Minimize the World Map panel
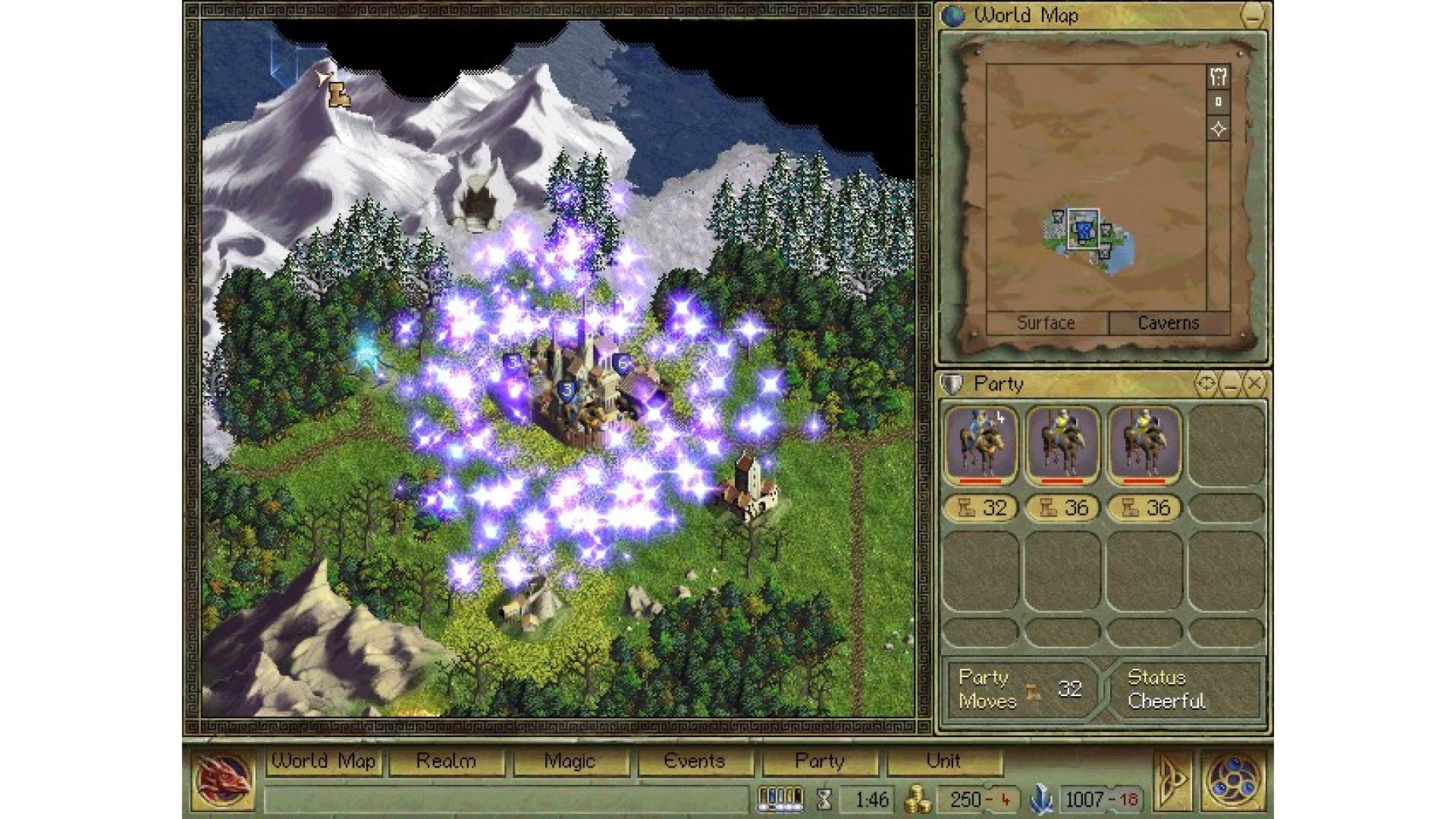This screenshot has width=1456, height=819. (x=1253, y=16)
